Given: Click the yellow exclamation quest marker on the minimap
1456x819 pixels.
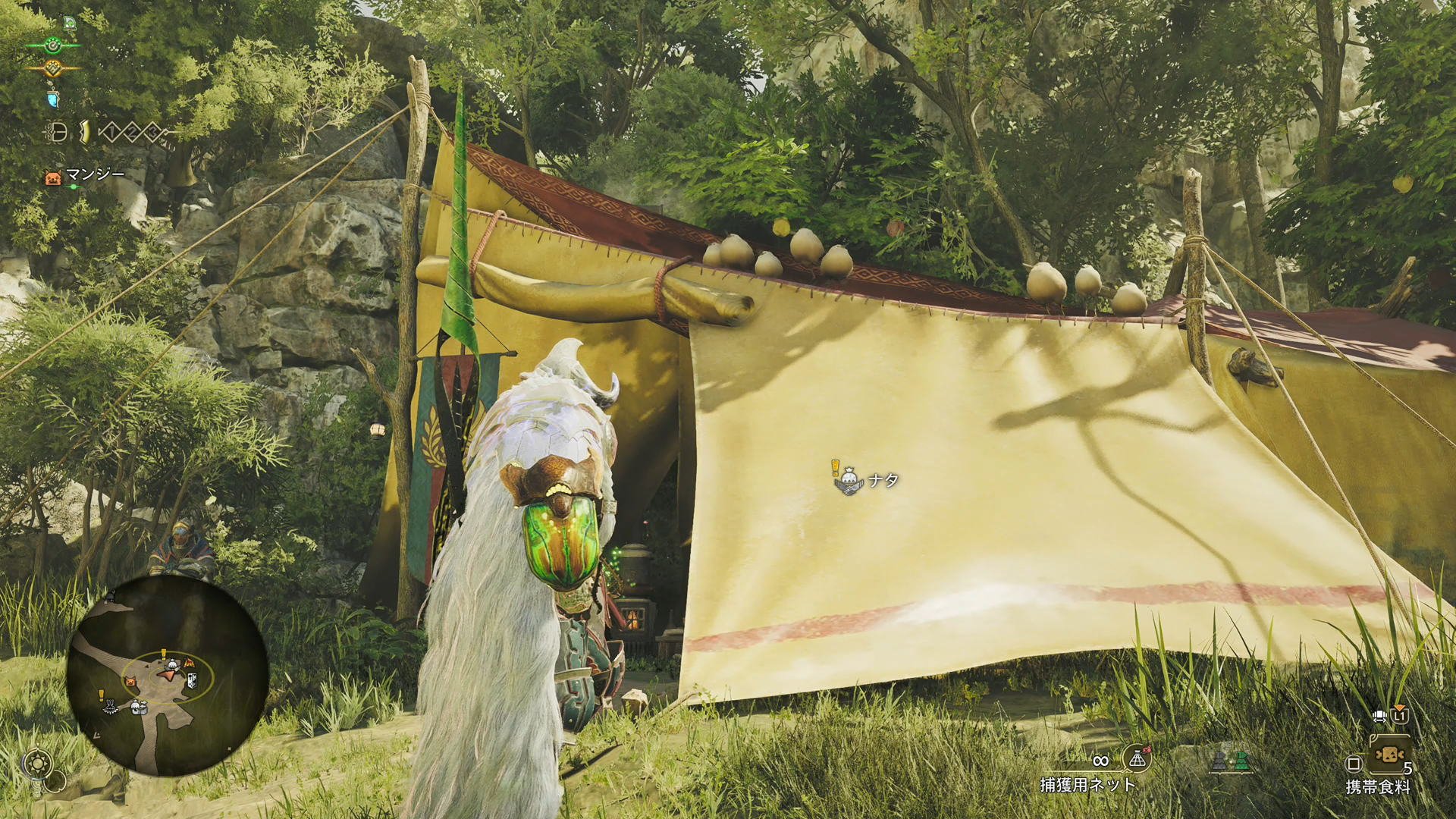Looking at the screenshot, I should pos(163,654).
